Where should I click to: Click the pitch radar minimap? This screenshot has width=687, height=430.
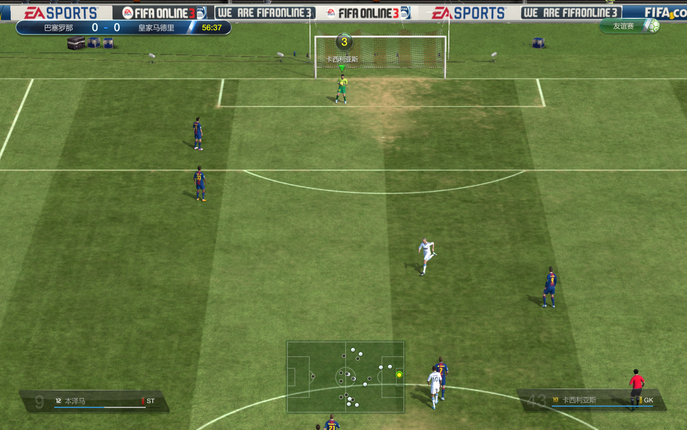[x=345, y=377]
